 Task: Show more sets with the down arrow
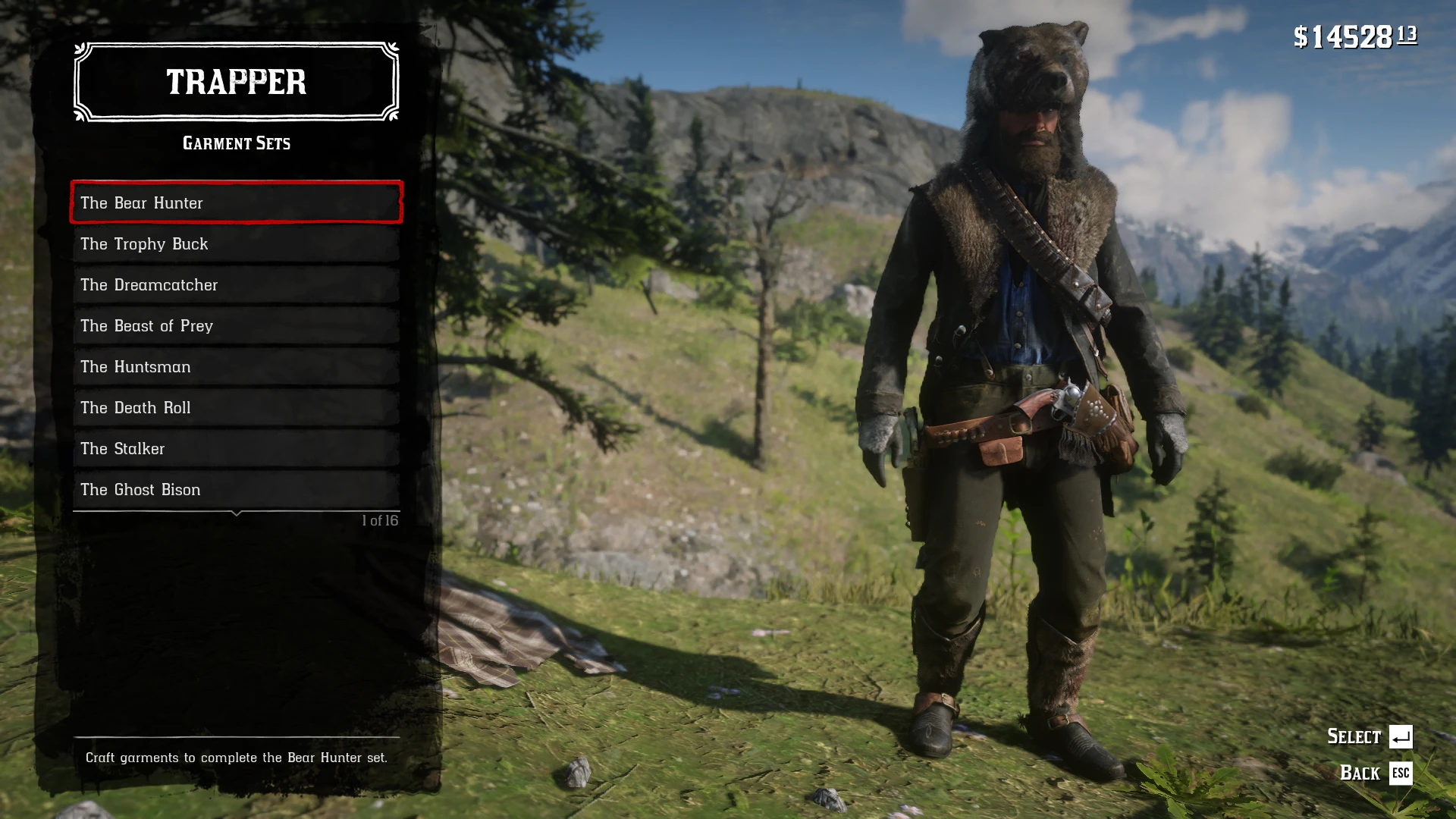pos(237,514)
